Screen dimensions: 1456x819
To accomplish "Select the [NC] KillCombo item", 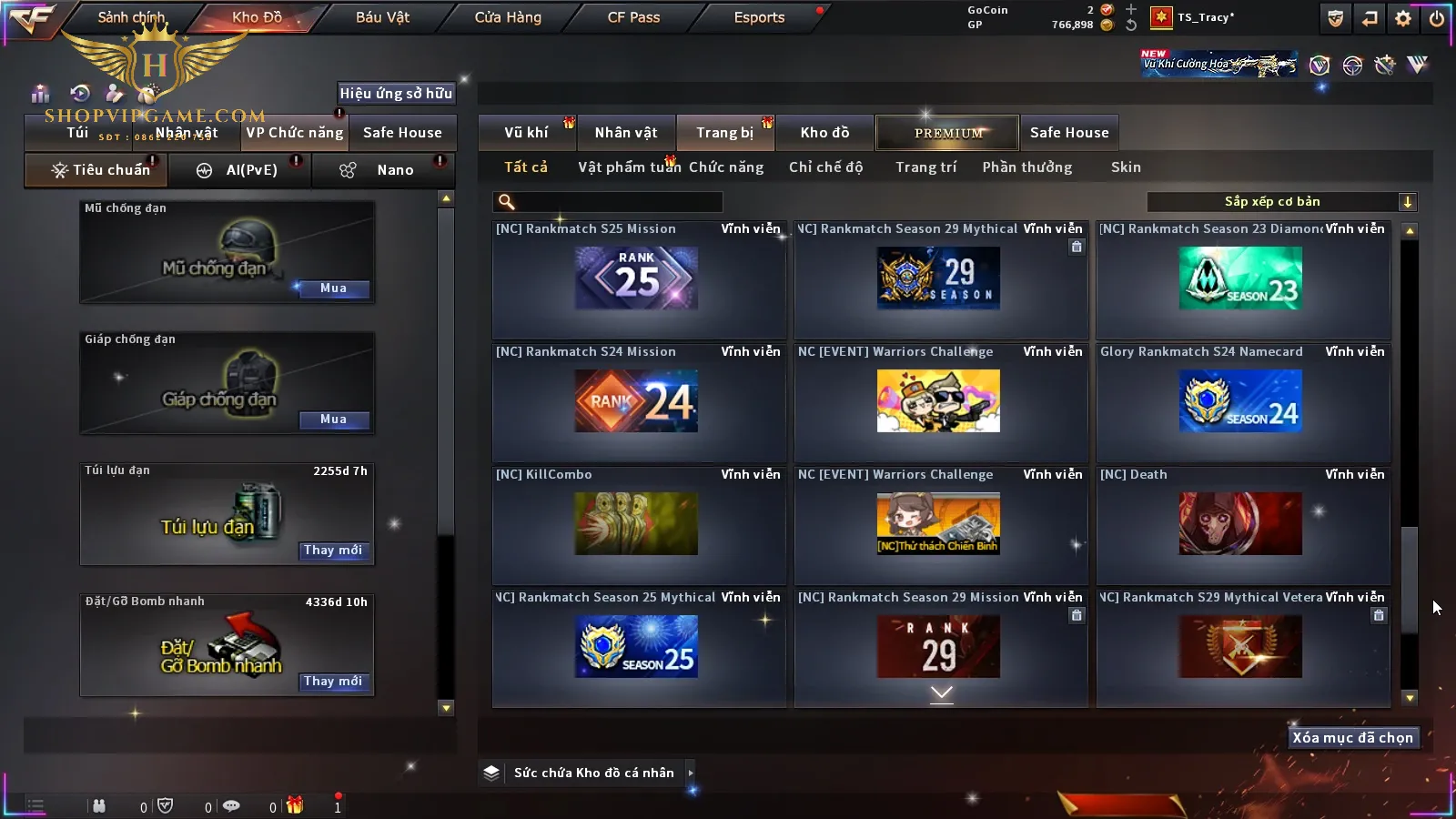I will tap(637, 523).
